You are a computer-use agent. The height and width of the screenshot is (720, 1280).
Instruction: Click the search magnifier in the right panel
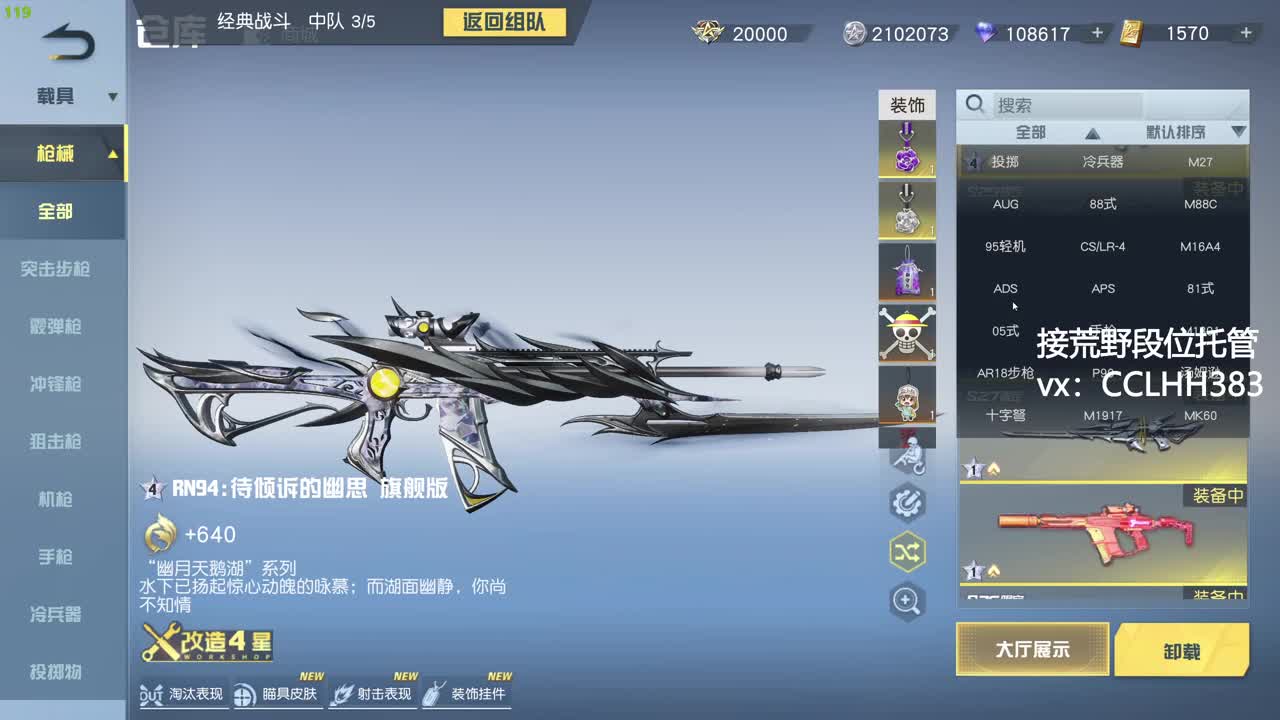[974, 103]
